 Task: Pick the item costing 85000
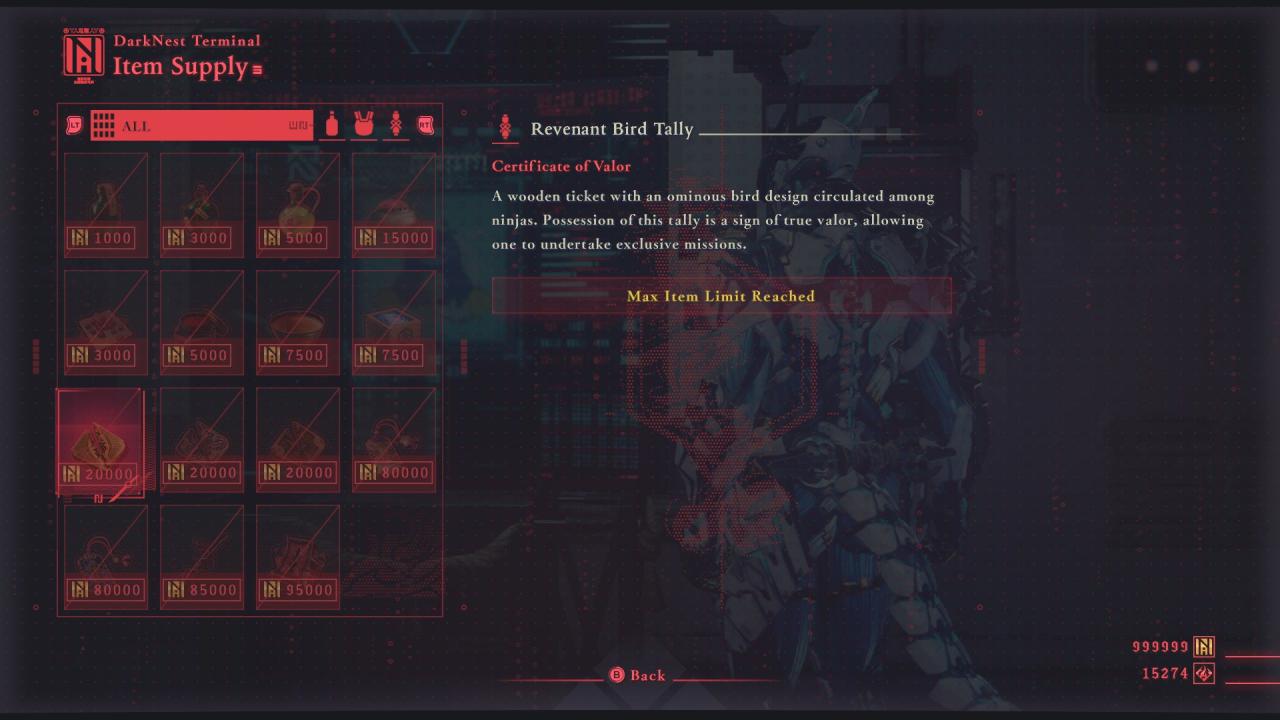202,557
